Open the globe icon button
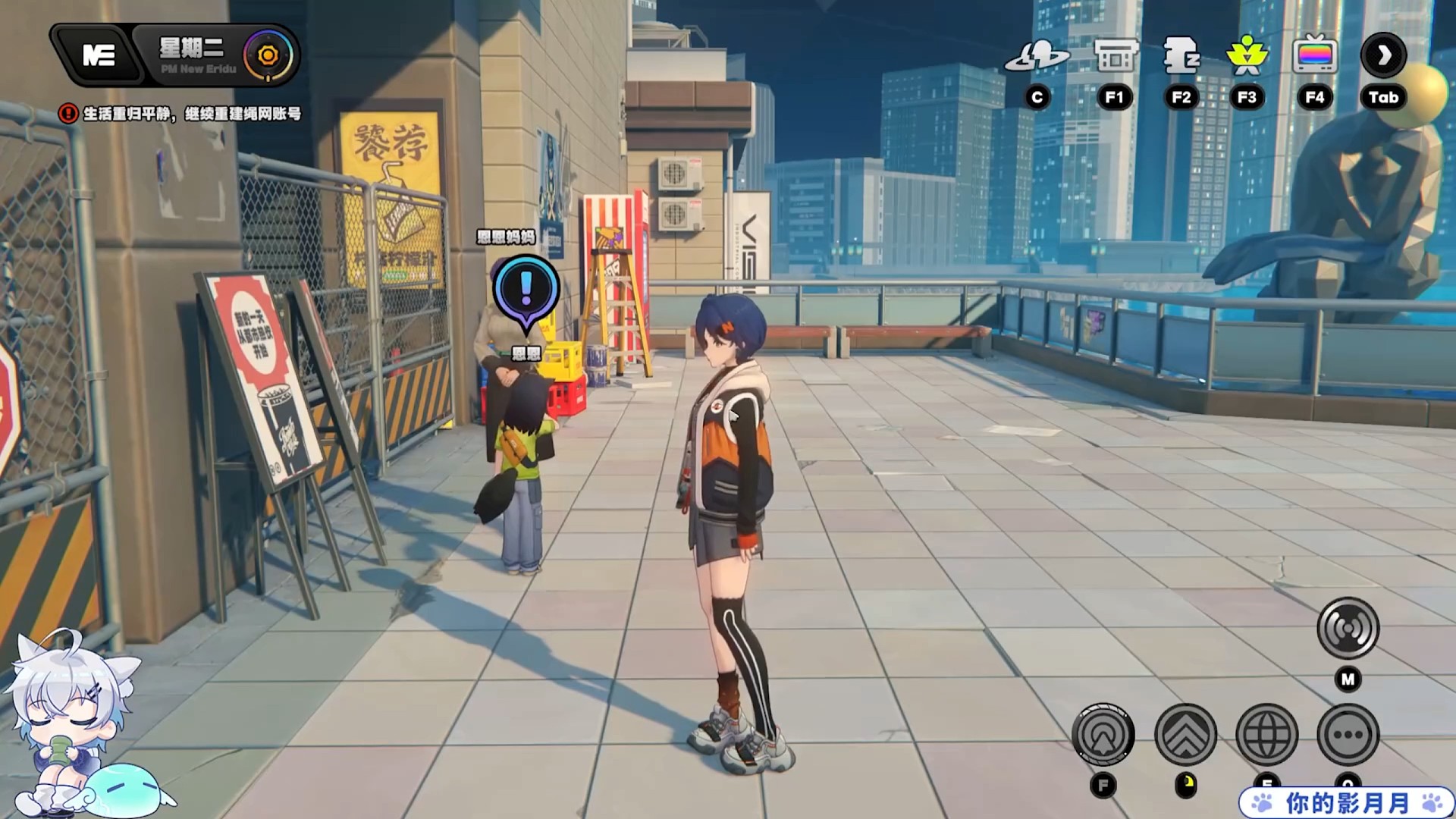 click(x=1266, y=734)
